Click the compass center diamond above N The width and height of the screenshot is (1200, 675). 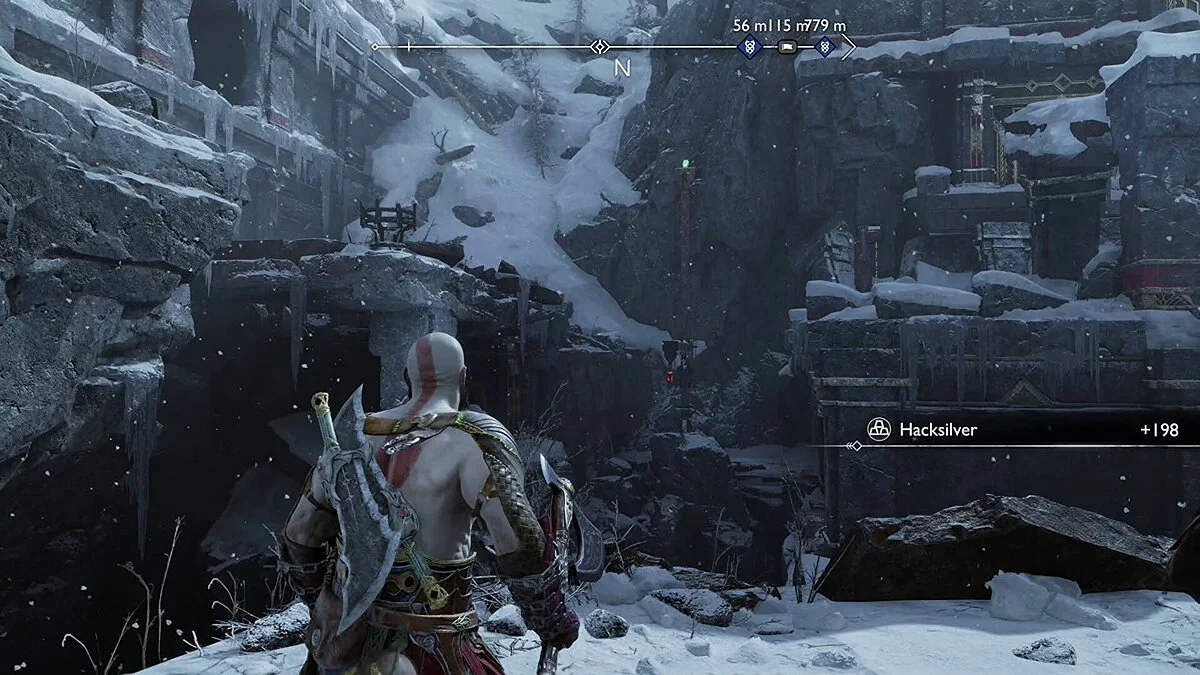599,46
